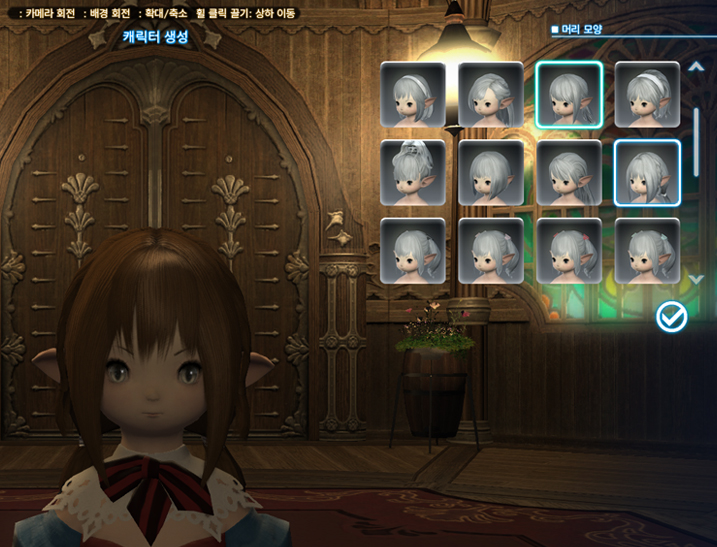Image resolution: width=717 pixels, height=547 pixels.
Task: Pick the high topknot bun hairstyle
Action: click(x=413, y=173)
